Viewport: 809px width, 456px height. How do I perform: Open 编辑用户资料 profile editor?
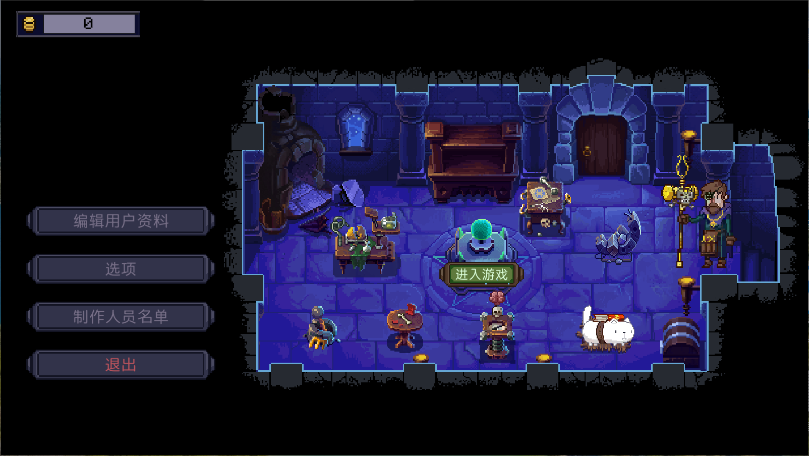121,221
